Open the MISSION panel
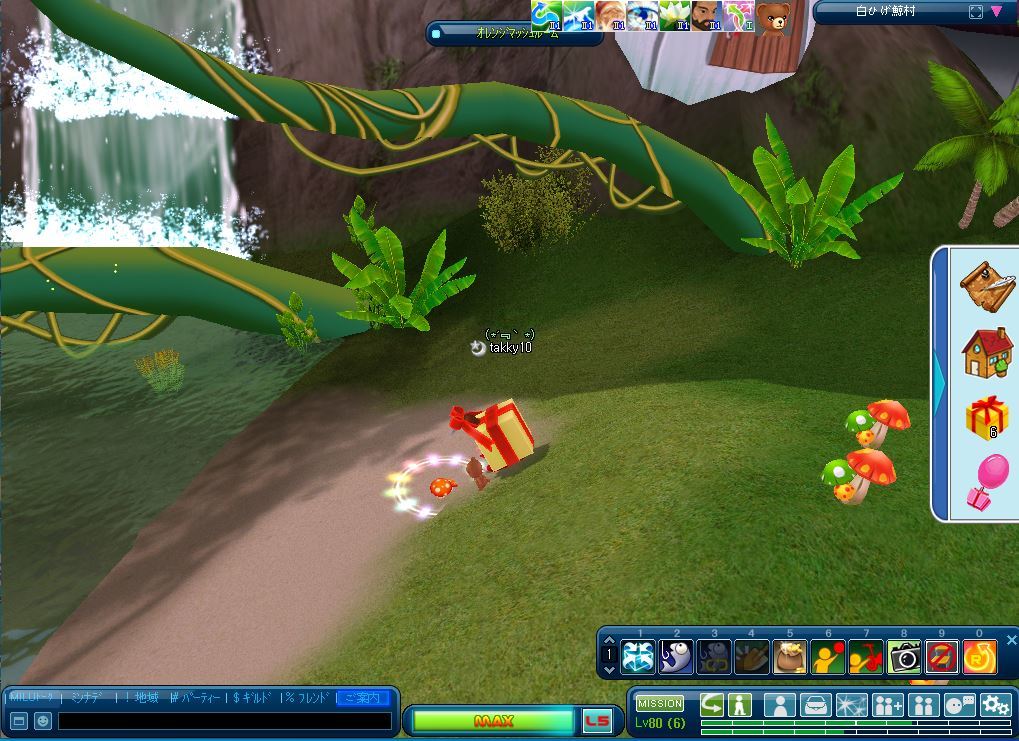This screenshot has width=1019, height=741. pyautogui.click(x=660, y=703)
